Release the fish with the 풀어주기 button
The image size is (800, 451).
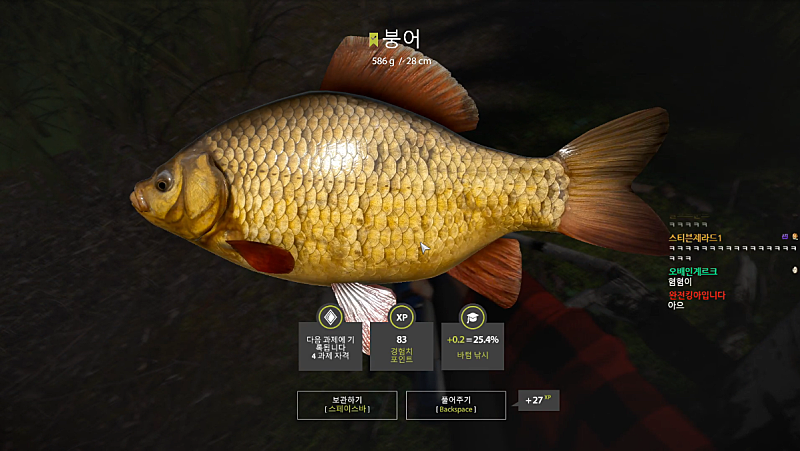tap(455, 404)
